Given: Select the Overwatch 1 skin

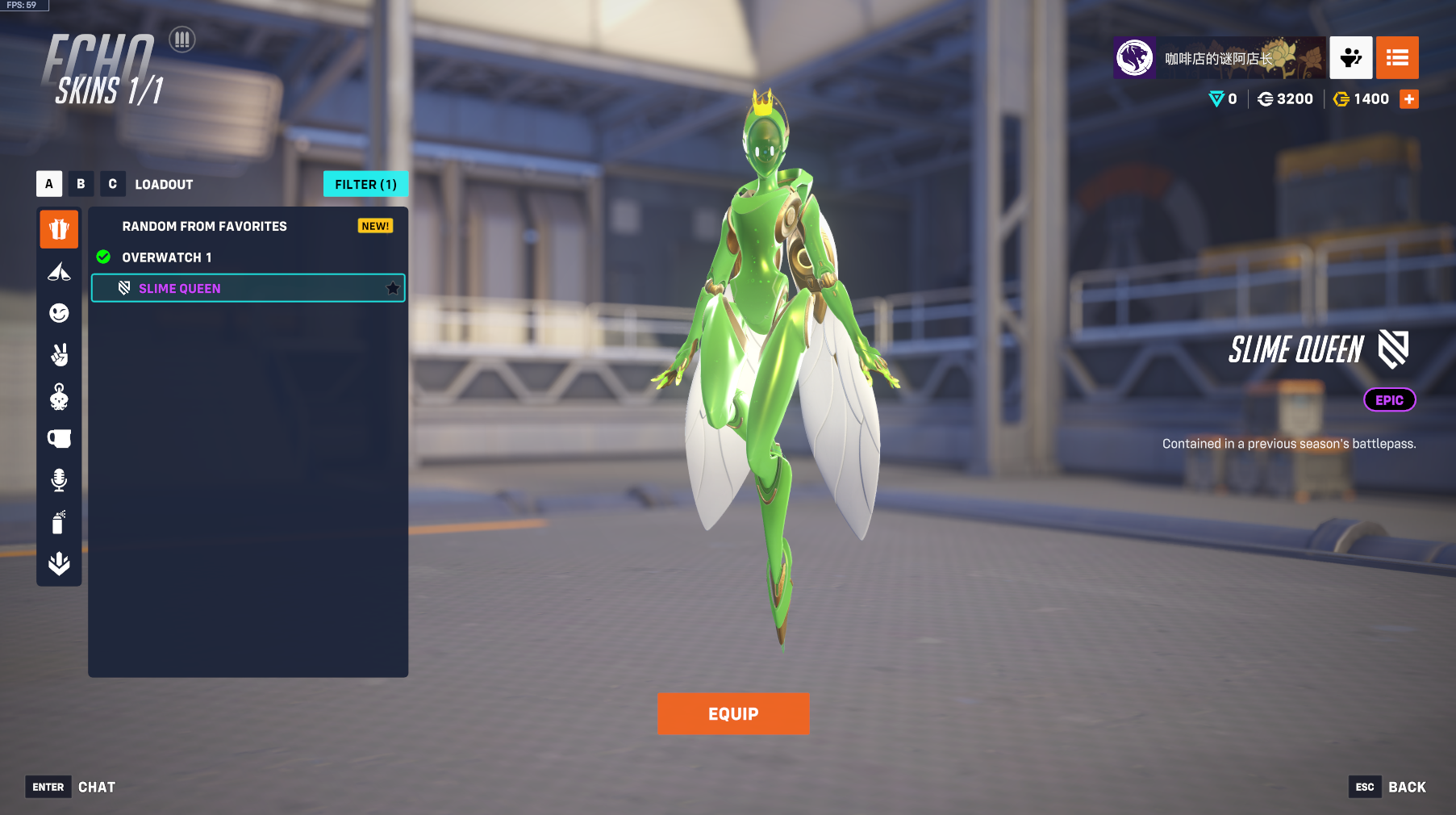Looking at the screenshot, I should pos(167,257).
